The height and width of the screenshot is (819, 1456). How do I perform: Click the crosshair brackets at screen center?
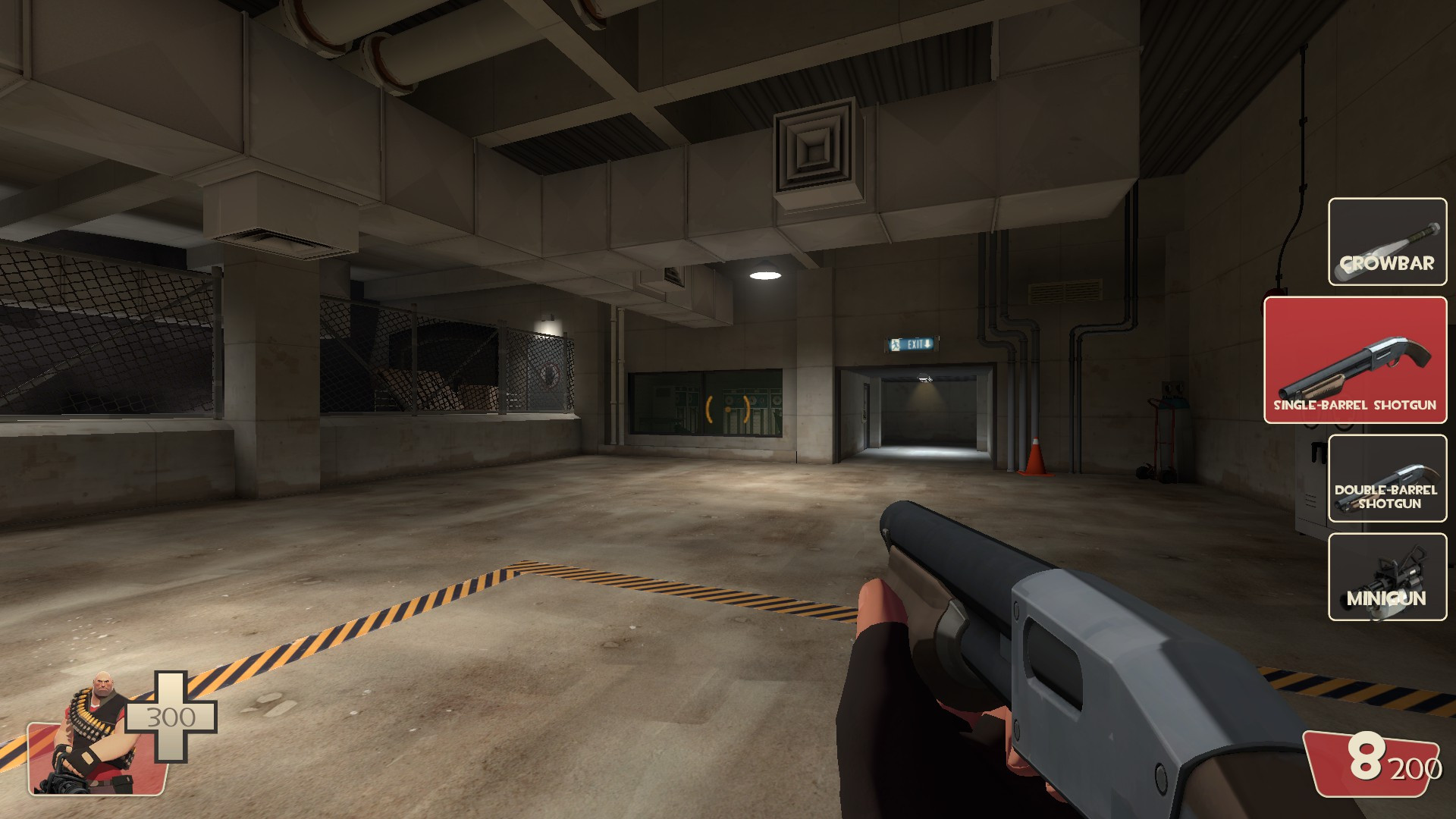[726, 409]
